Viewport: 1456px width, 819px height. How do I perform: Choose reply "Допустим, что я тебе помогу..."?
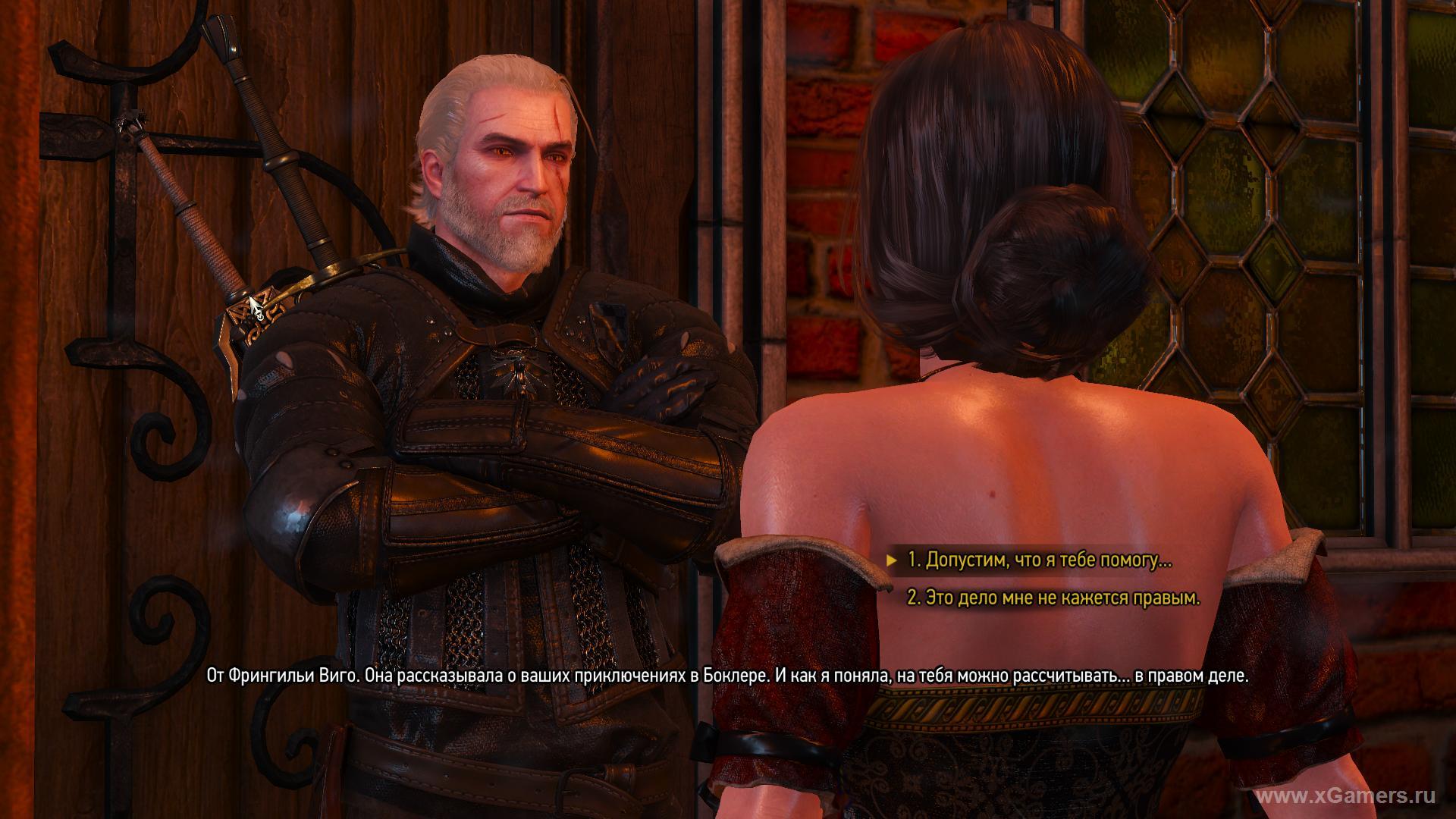point(1039,560)
